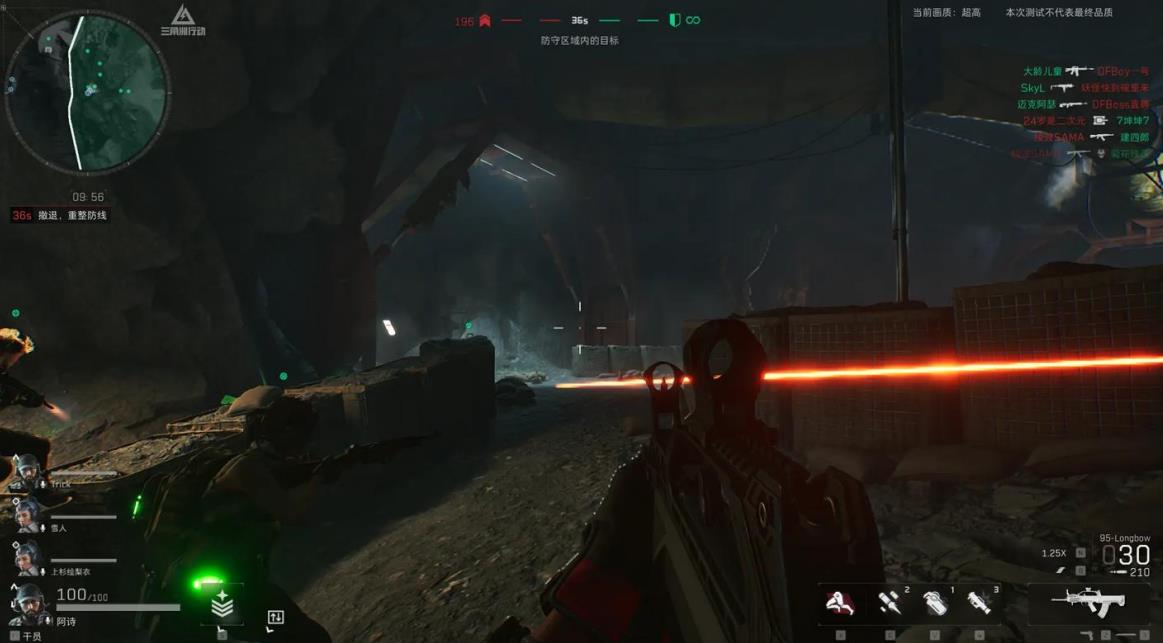Select squadmate 上杉绘梨衣's portrait
Screen dimensions: 1163x643
pos(27,557)
